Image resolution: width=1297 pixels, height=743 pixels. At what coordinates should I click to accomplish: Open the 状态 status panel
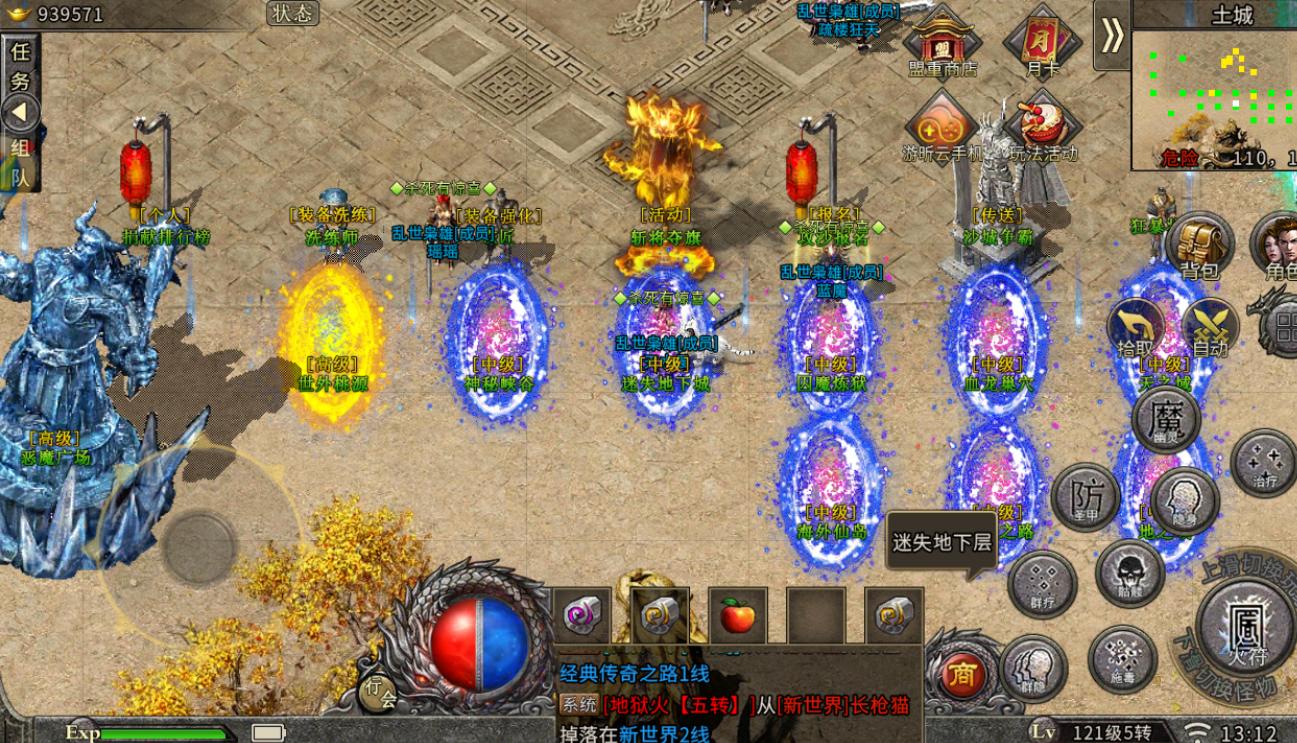click(293, 13)
